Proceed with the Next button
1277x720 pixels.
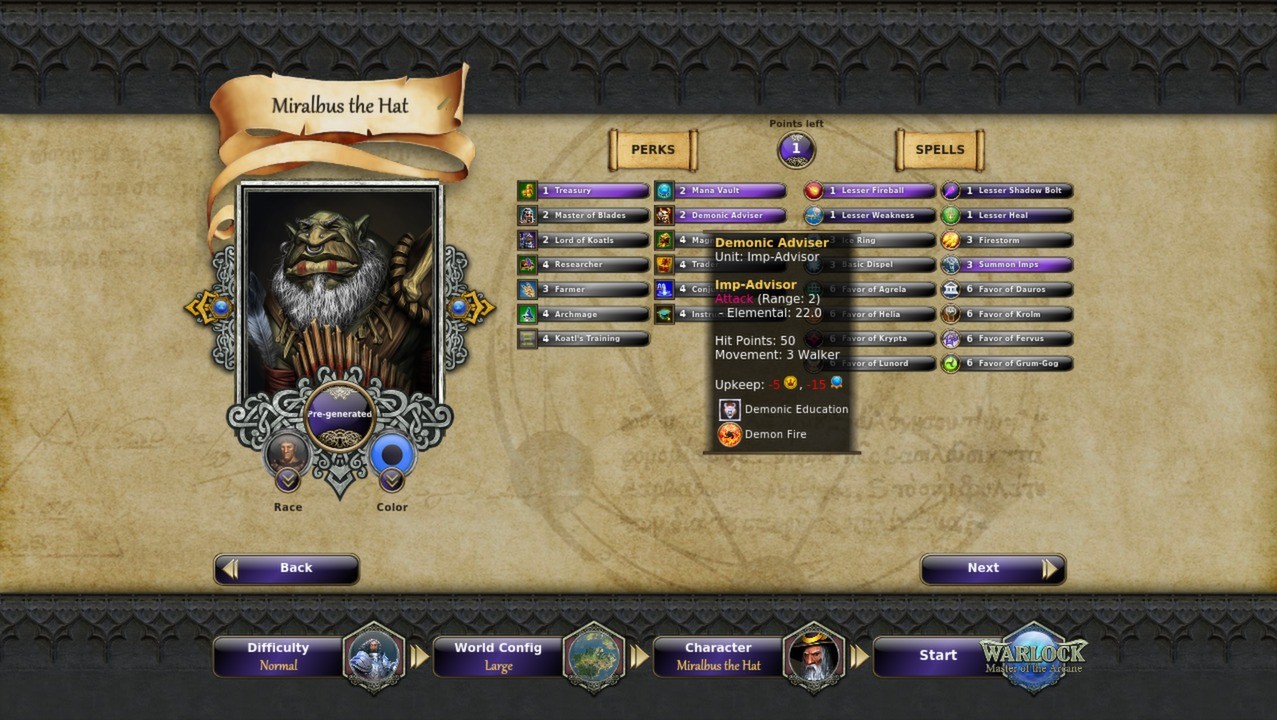[x=992, y=568]
